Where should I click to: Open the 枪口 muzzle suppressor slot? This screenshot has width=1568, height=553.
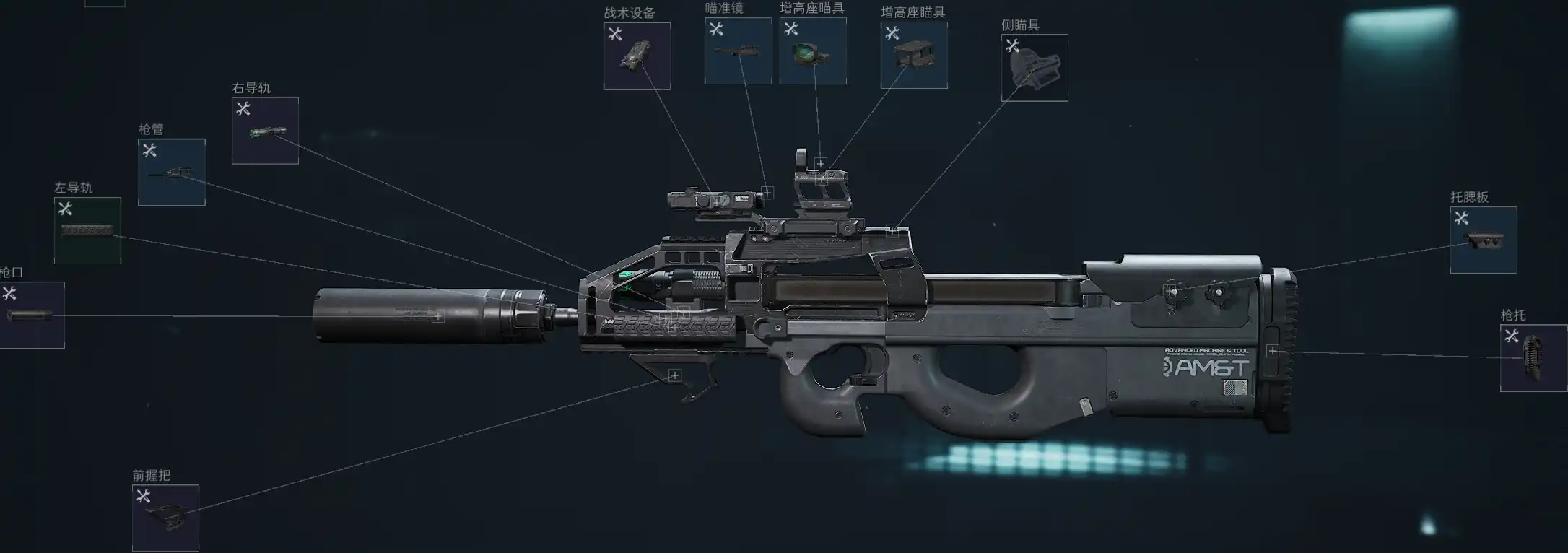[31, 315]
